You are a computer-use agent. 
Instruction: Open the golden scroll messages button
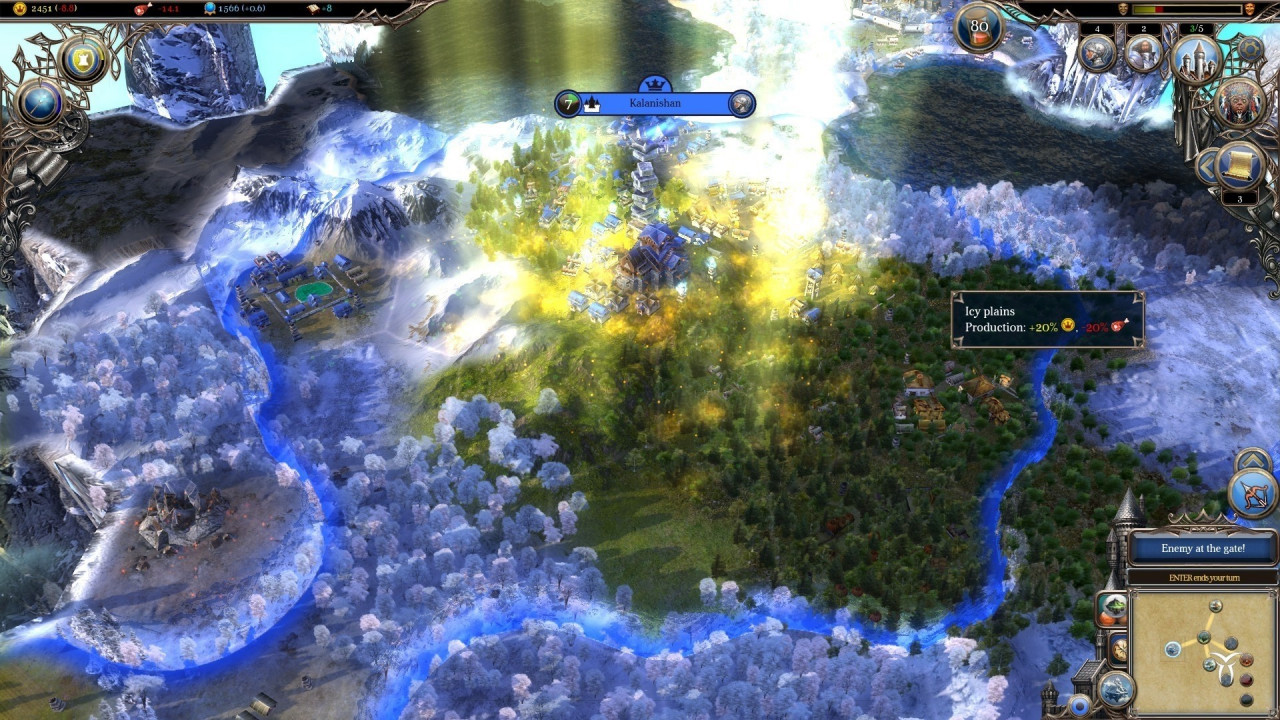[1241, 165]
